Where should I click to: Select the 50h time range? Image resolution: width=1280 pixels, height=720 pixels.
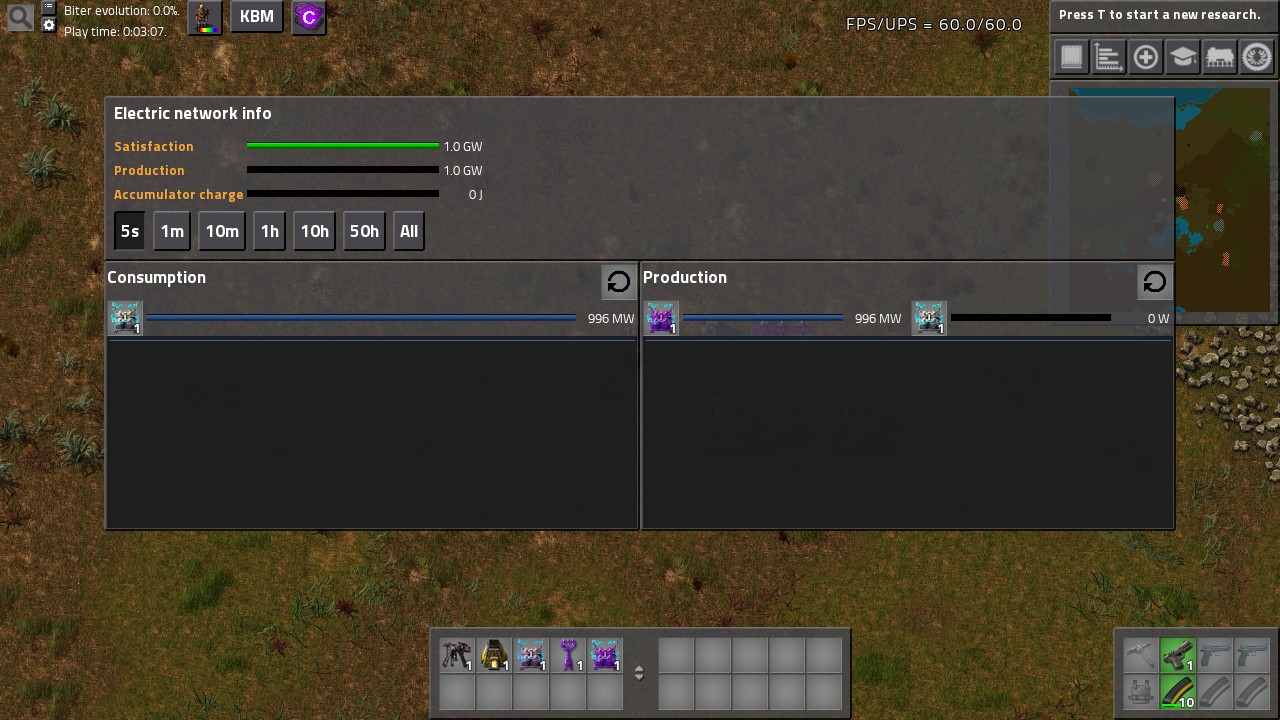(364, 231)
